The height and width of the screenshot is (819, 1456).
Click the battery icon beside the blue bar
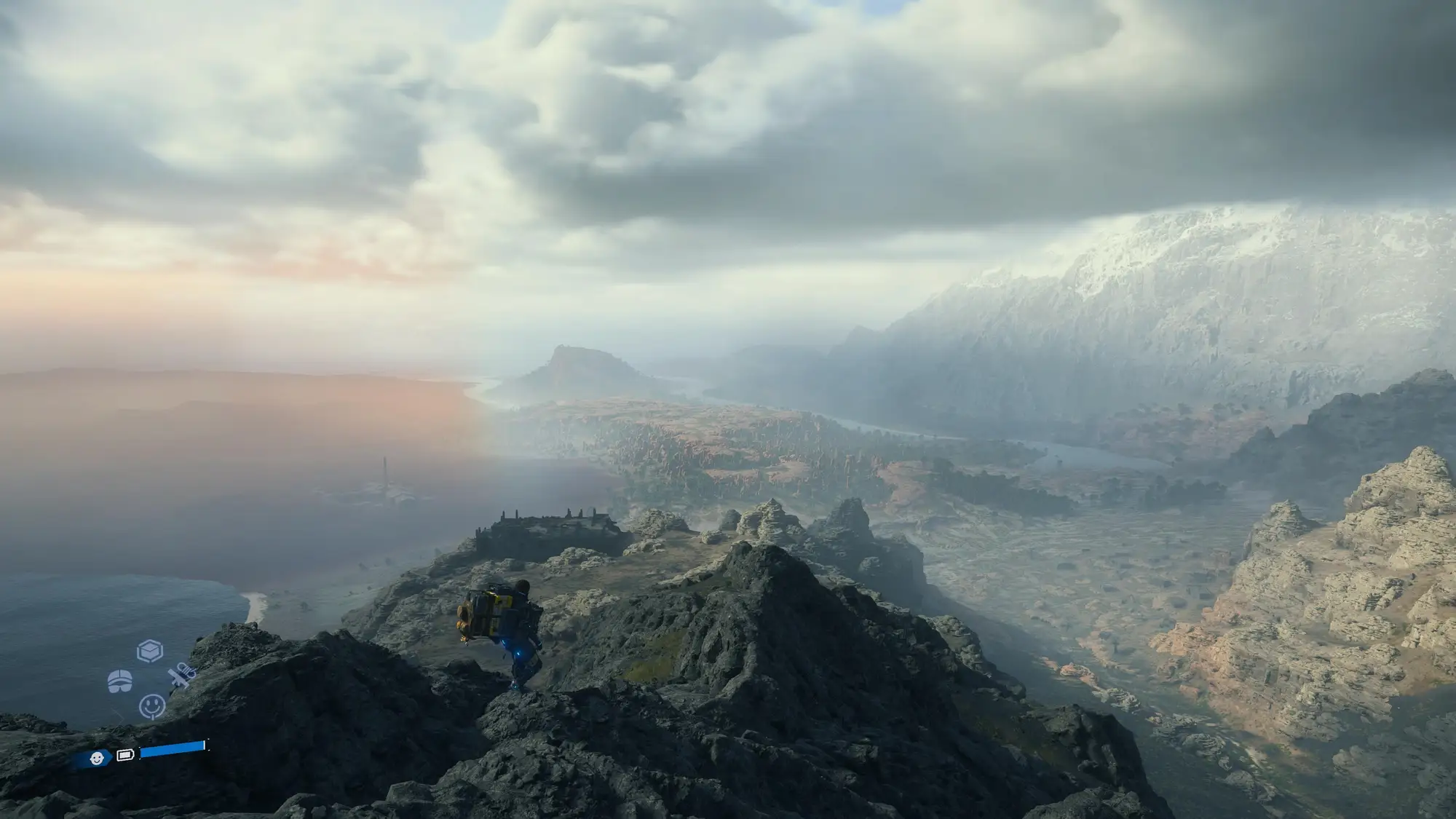click(125, 755)
